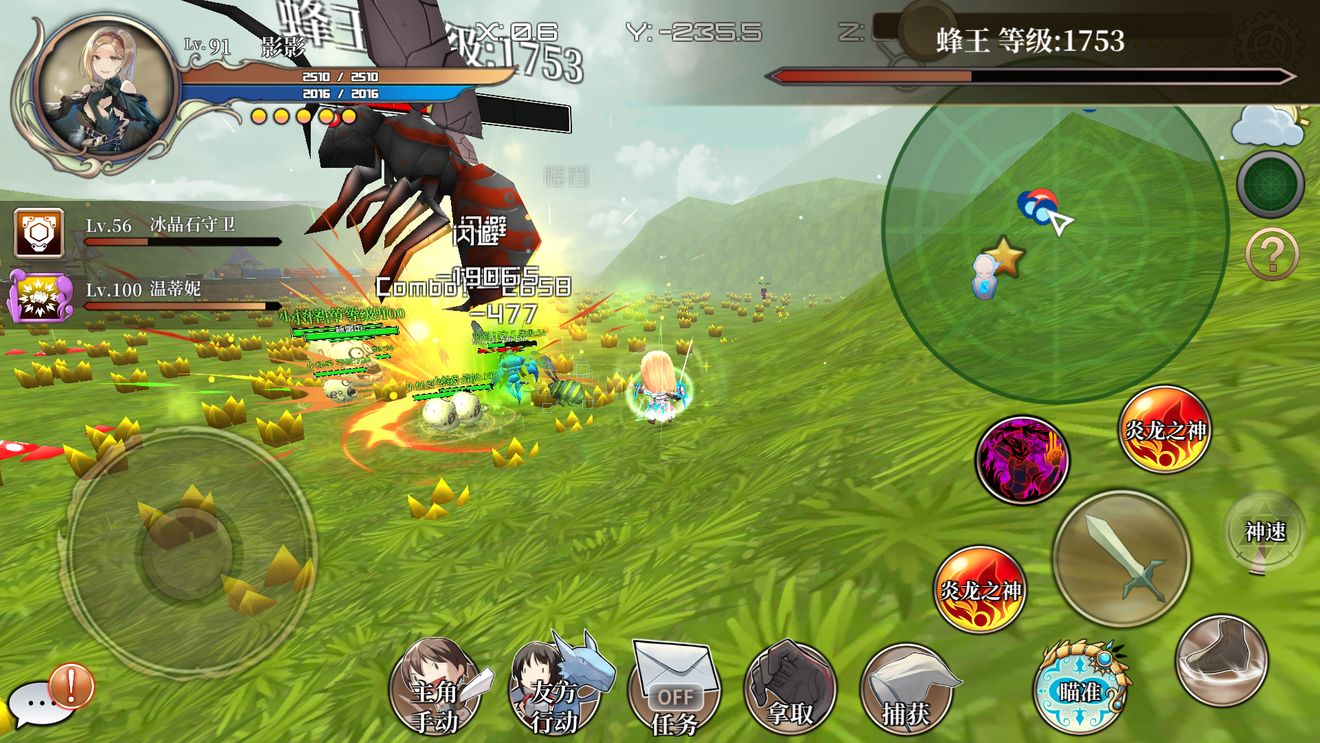Screen dimensions: 1320x743
Task: Click the question mark help icon
Action: tap(1271, 254)
